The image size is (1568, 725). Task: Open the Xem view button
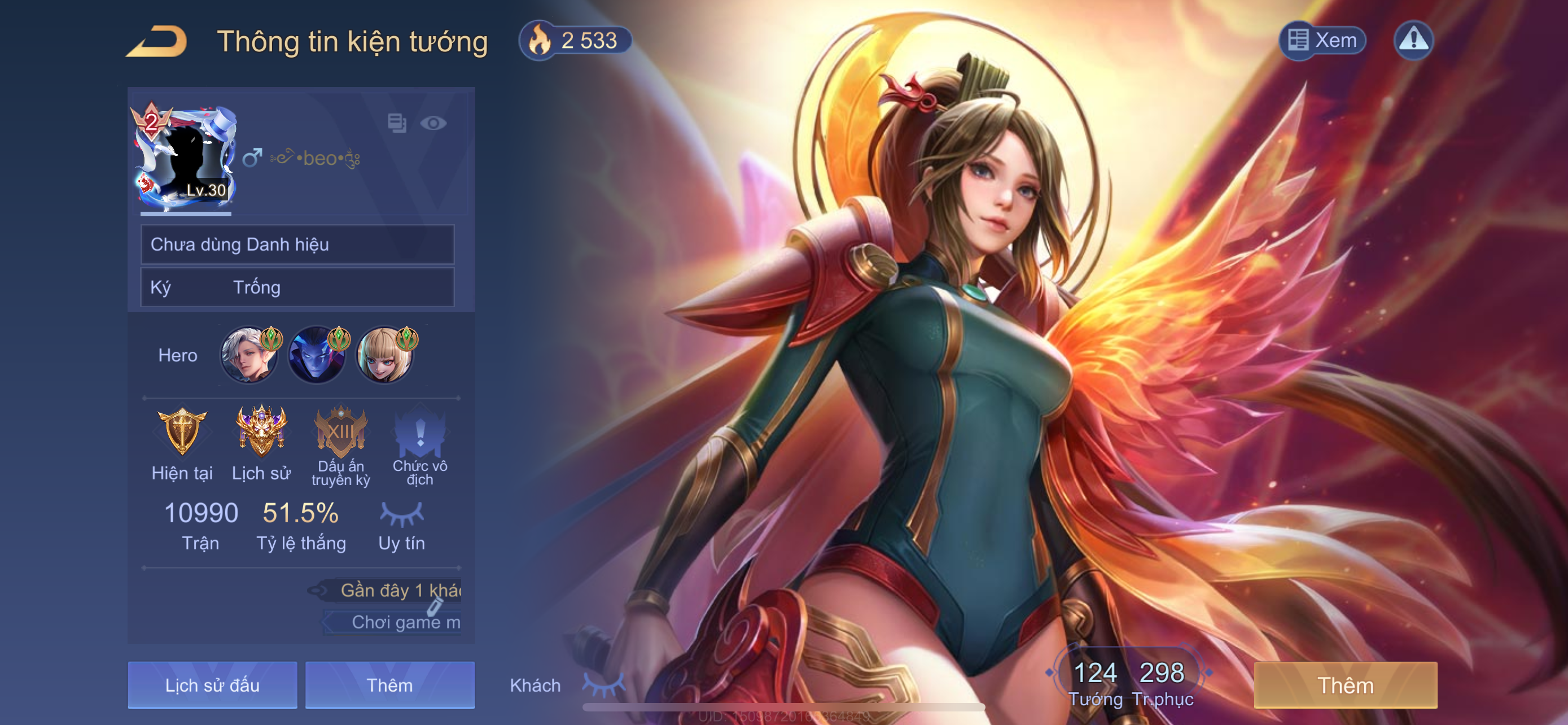tap(1322, 41)
